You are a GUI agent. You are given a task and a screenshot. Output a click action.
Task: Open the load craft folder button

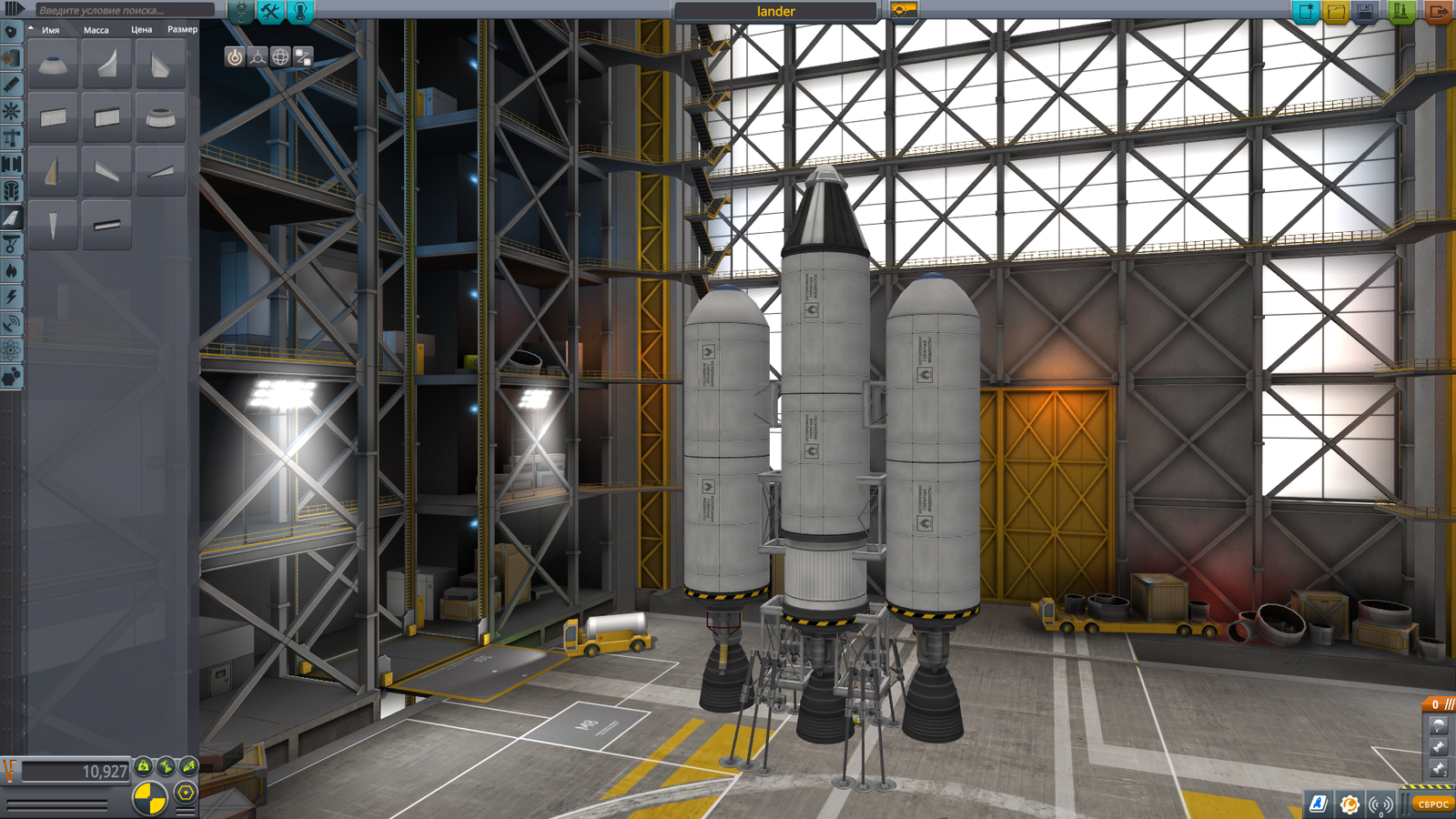[x=1336, y=12]
